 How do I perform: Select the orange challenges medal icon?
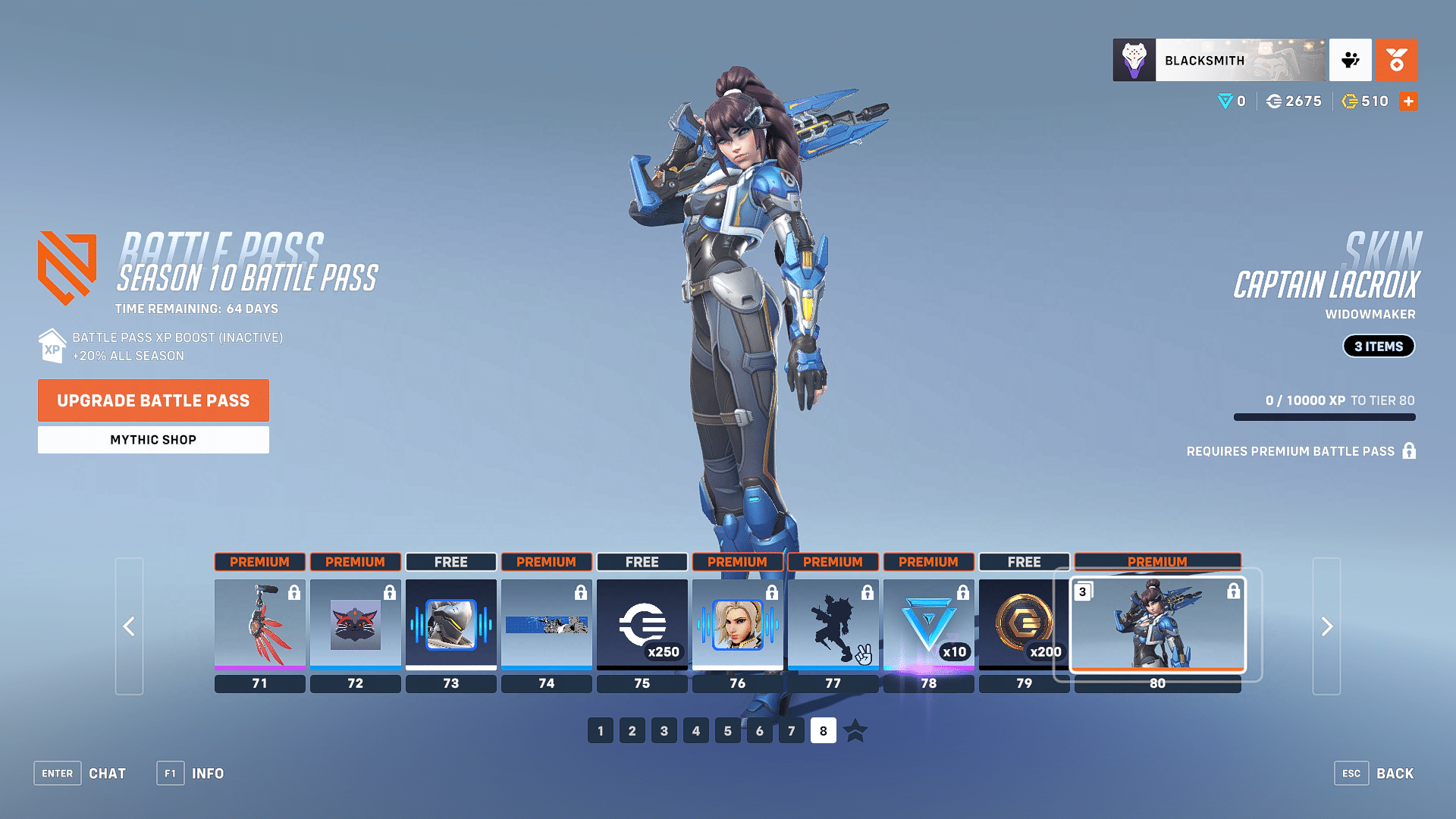(1397, 60)
